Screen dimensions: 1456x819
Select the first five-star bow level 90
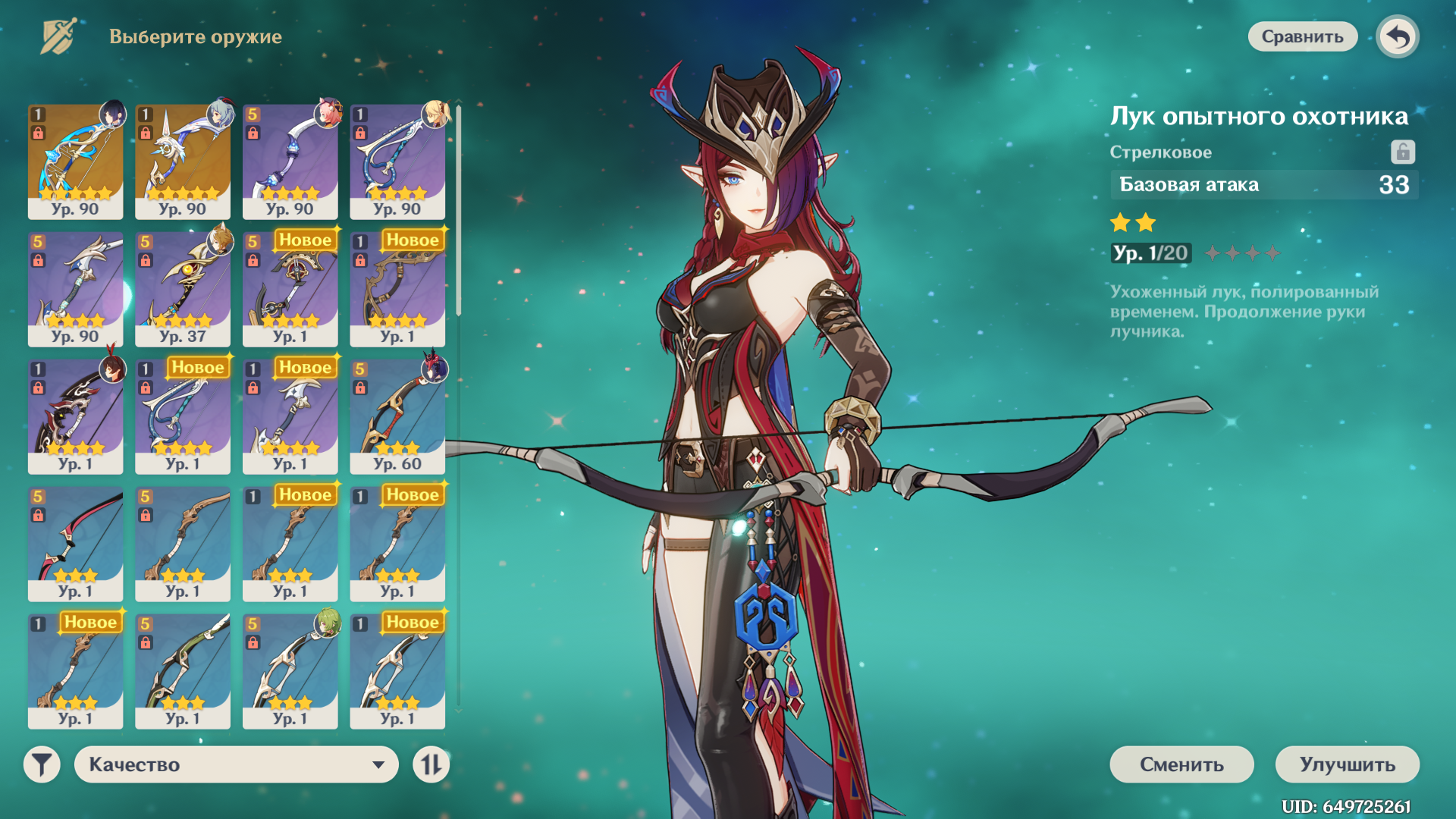coord(75,162)
